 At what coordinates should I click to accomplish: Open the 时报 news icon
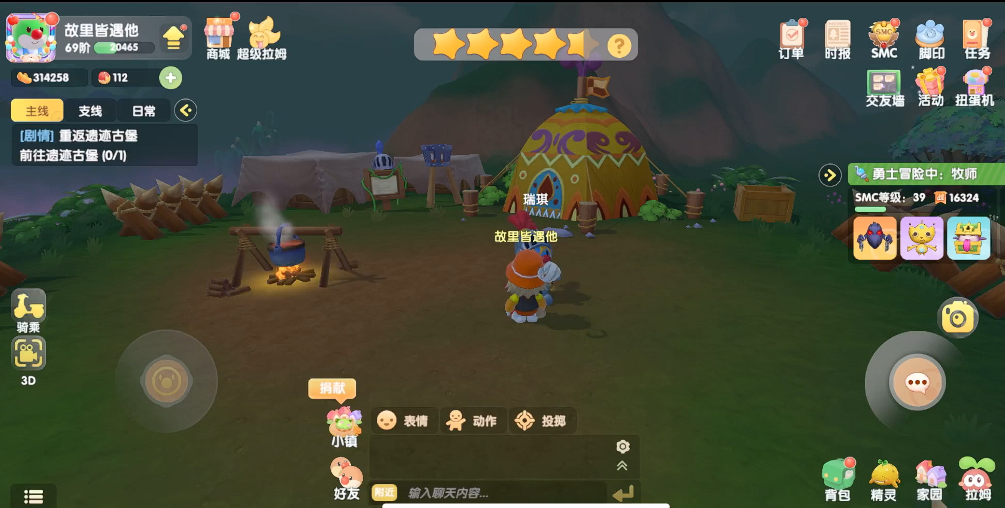point(838,37)
